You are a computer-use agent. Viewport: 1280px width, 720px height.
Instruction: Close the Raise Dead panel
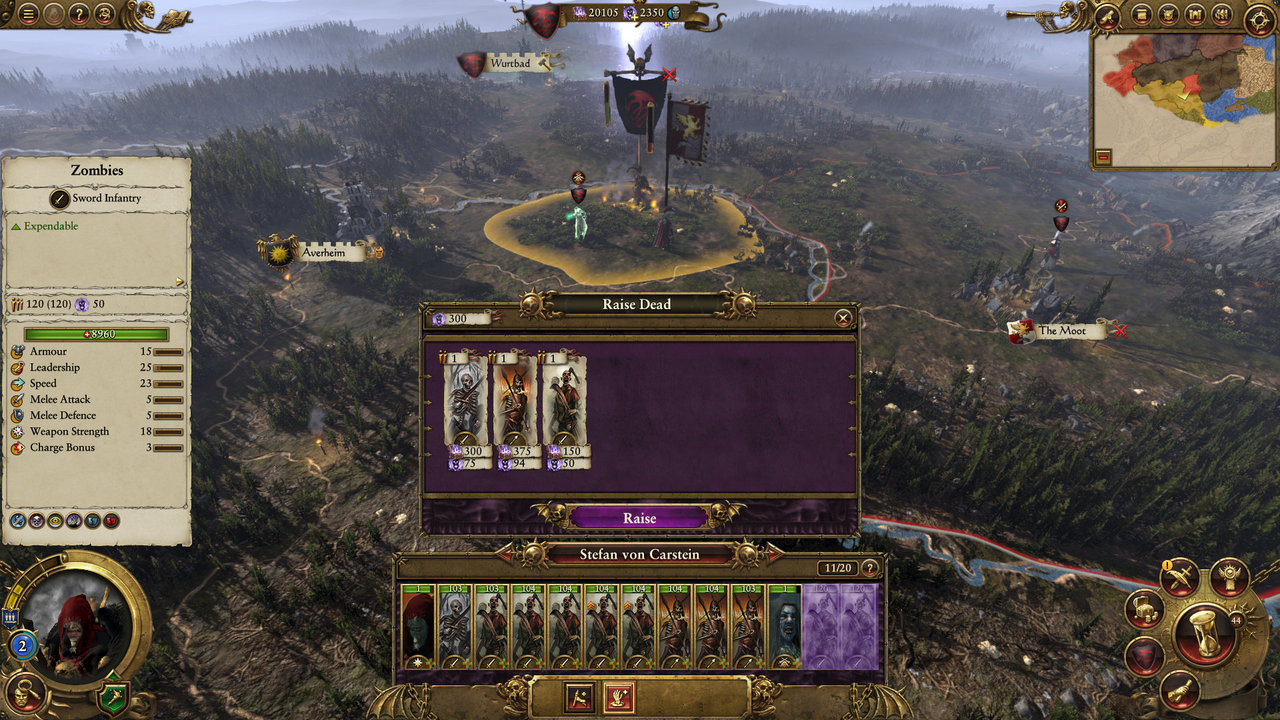pos(843,318)
